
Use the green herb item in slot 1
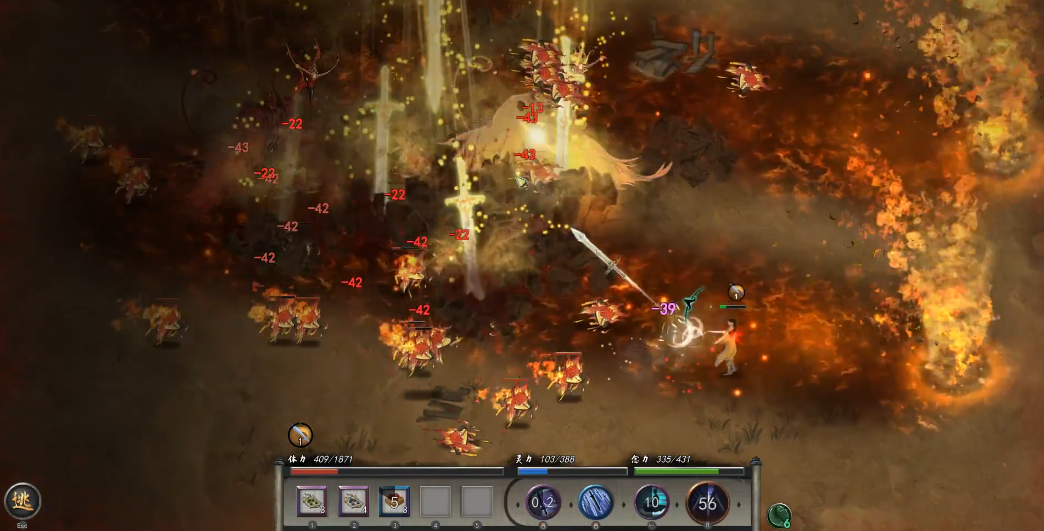[313, 501]
